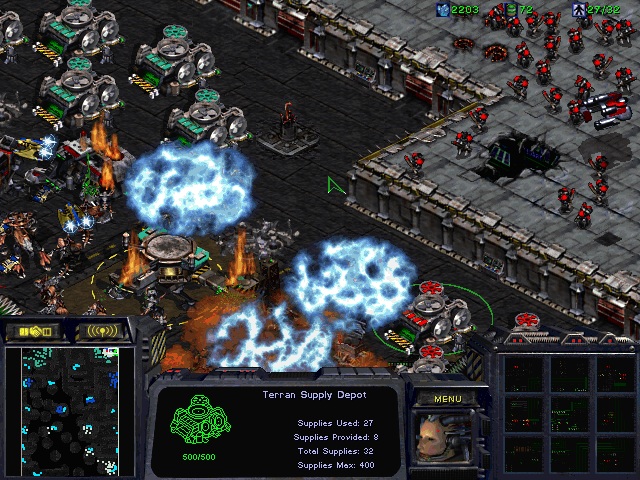This screenshot has width=640, height=480.
Task: Click the minimap
Action: point(62,411)
